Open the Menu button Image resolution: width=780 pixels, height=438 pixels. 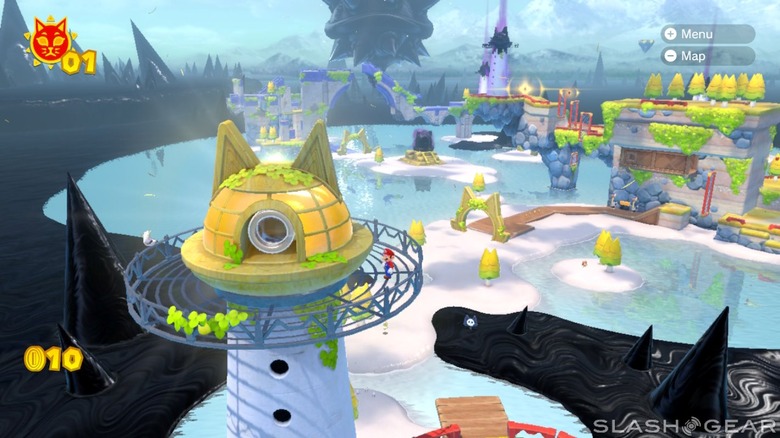pos(707,33)
